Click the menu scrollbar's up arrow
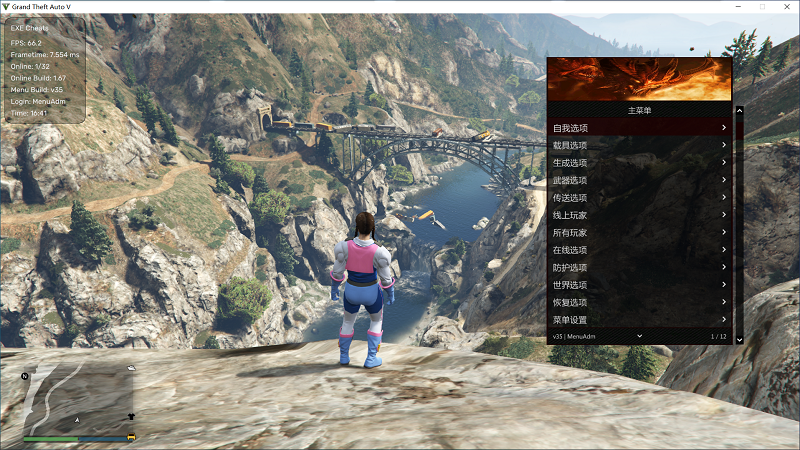 [x=739, y=111]
